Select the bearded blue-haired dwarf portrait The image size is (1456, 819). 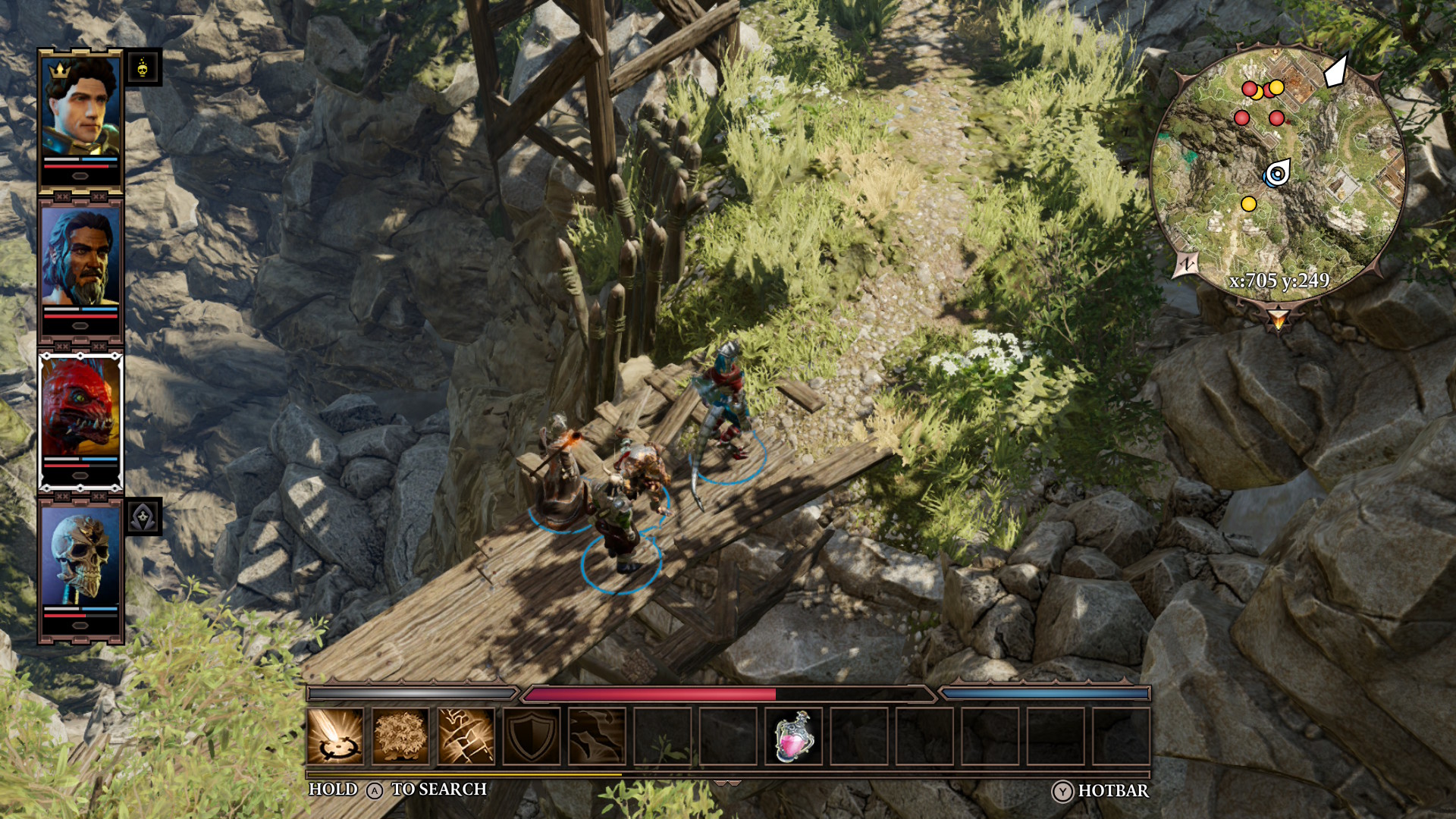[80, 256]
